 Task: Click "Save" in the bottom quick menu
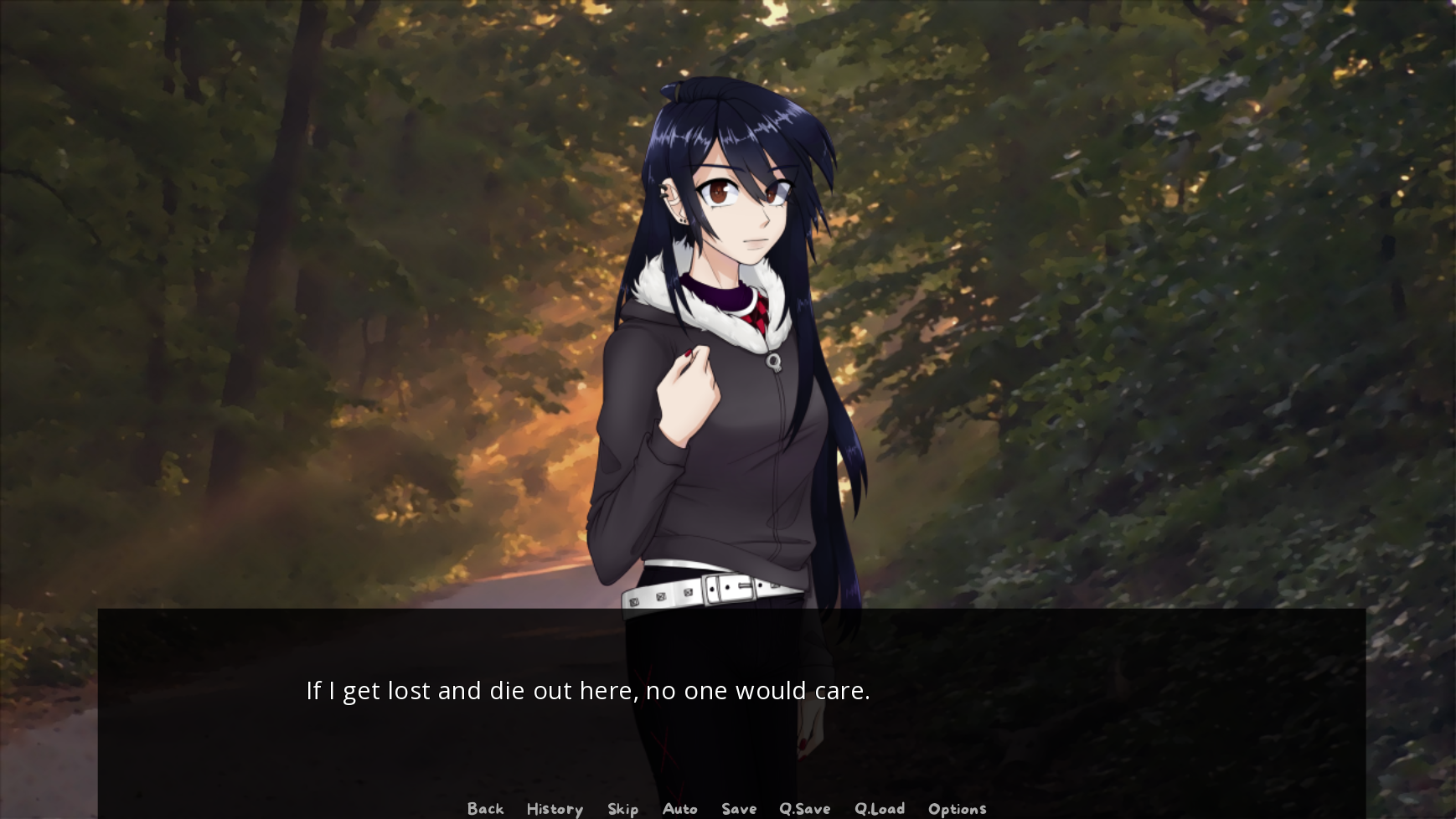[738, 808]
